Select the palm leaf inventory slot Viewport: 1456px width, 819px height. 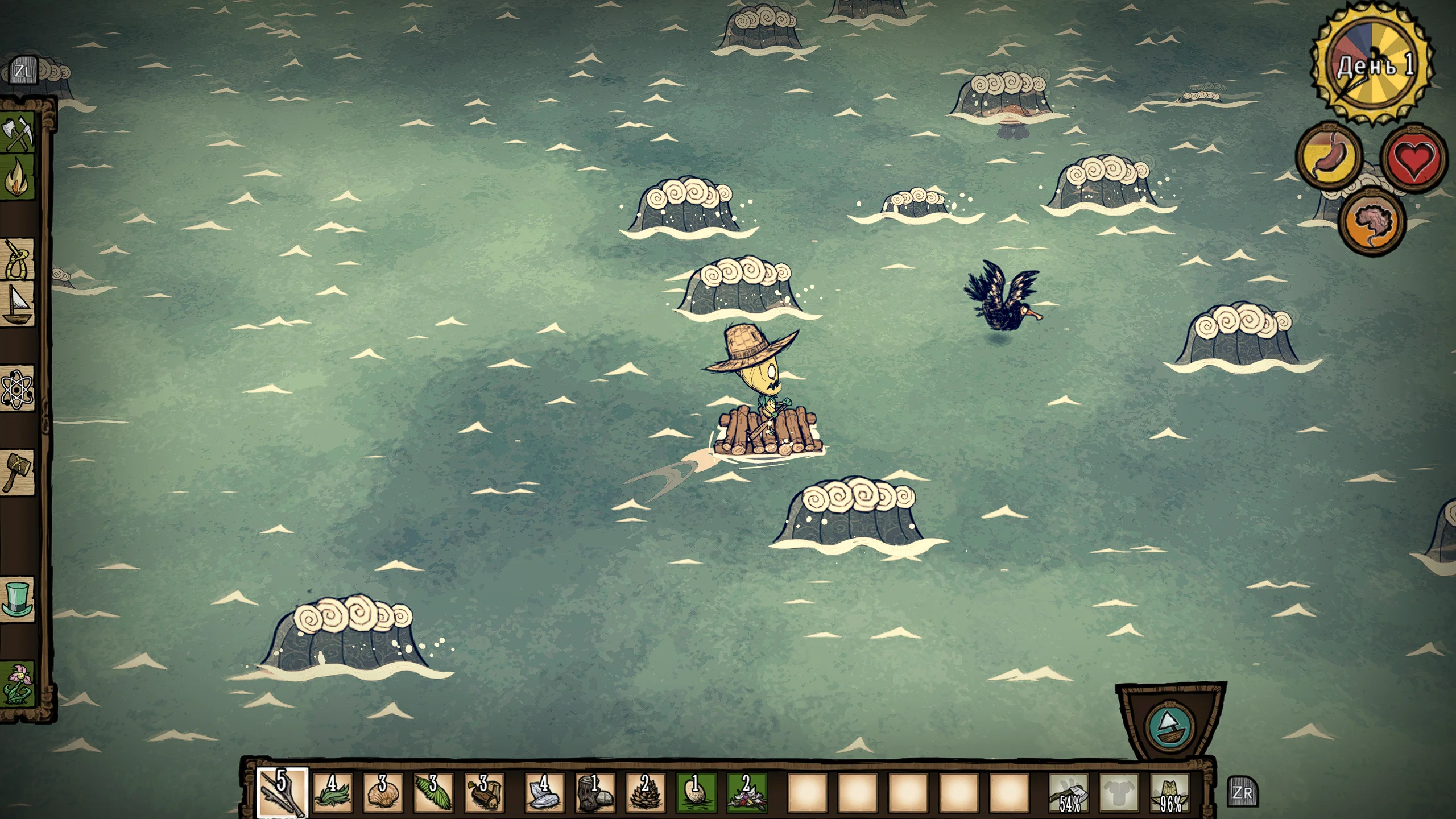click(433, 792)
